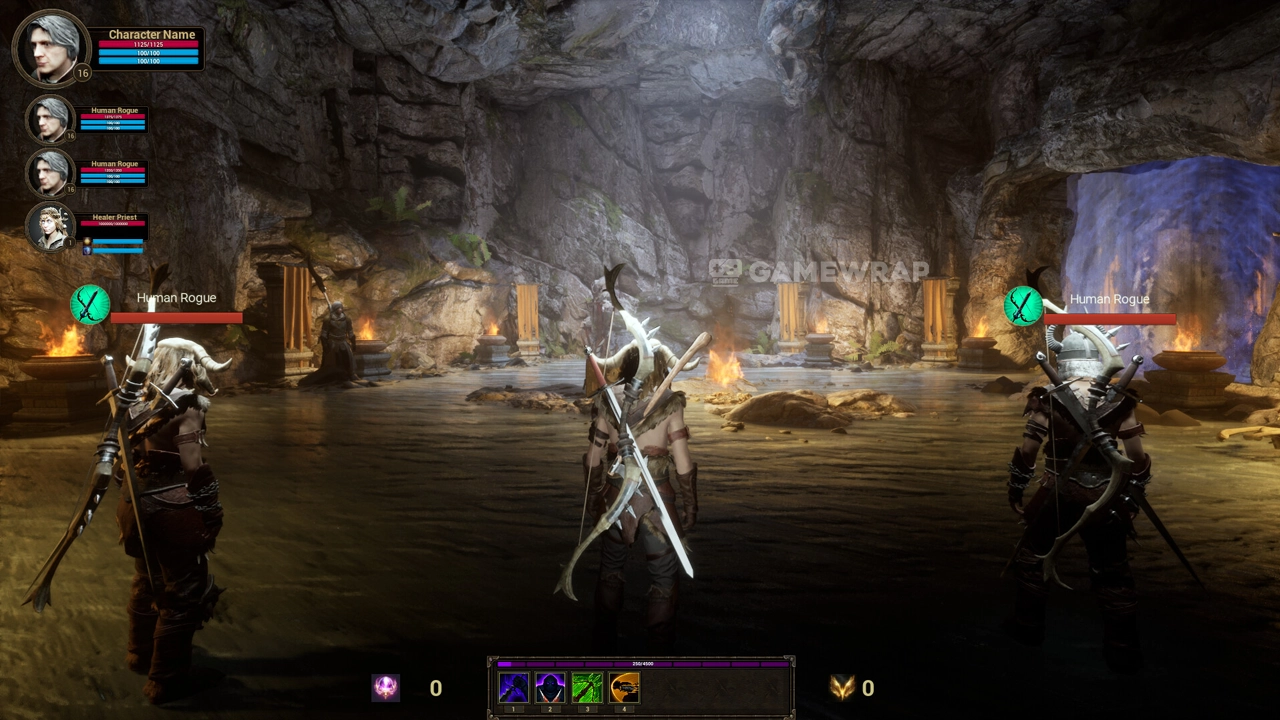Trigger the green arrow ability in slot 3
This screenshot has width=1280, height=720.
click(x=587, y=688)
